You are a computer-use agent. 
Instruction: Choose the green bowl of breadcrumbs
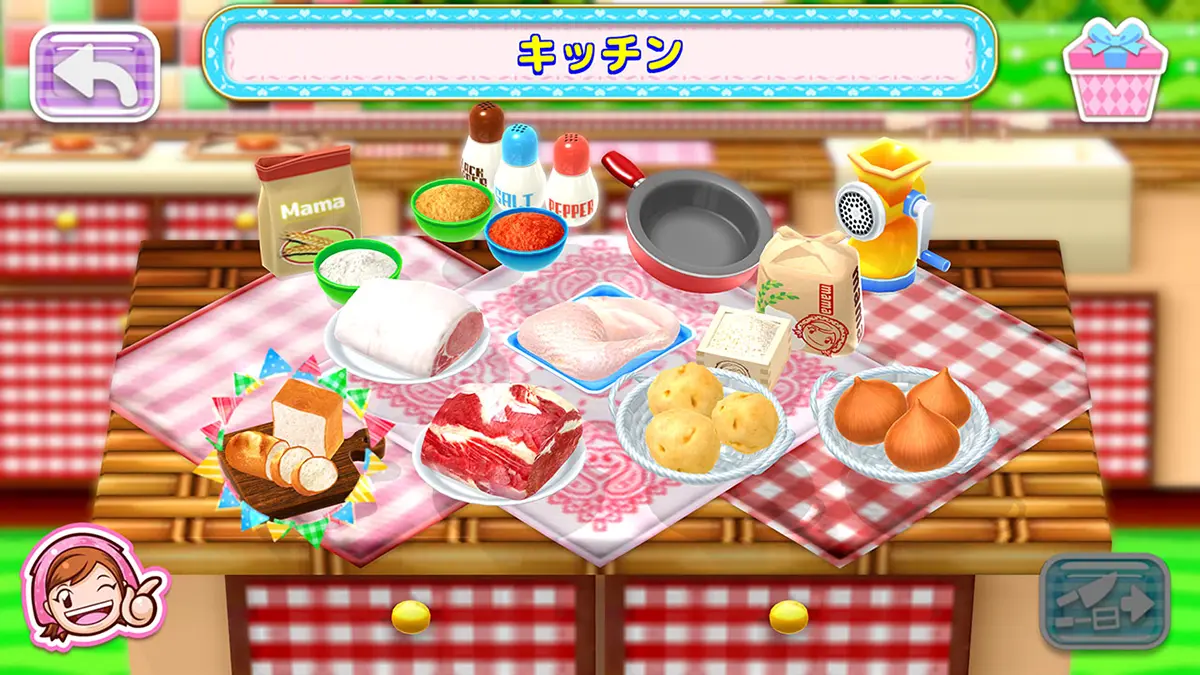[x=452, y=207]
